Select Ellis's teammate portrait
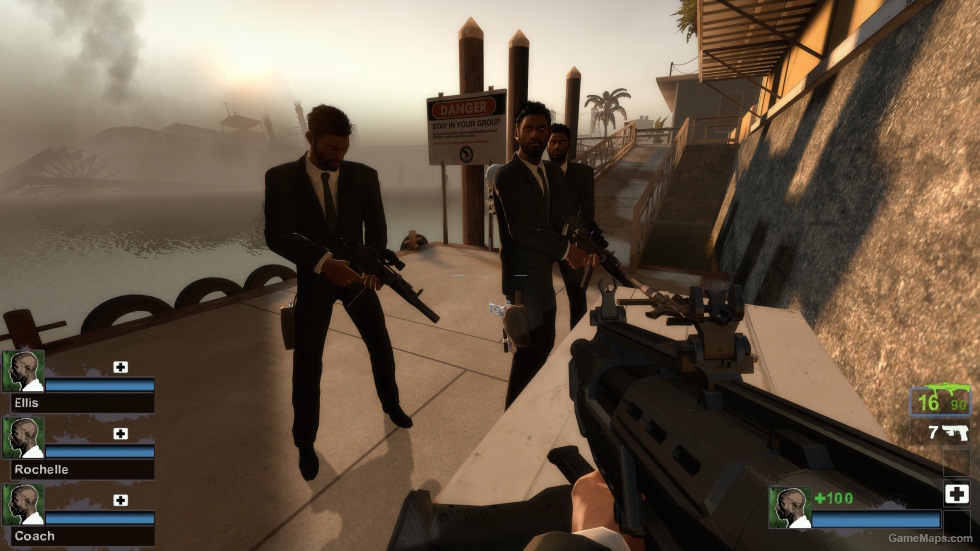 pyautogui.click(x=22, y=370)
